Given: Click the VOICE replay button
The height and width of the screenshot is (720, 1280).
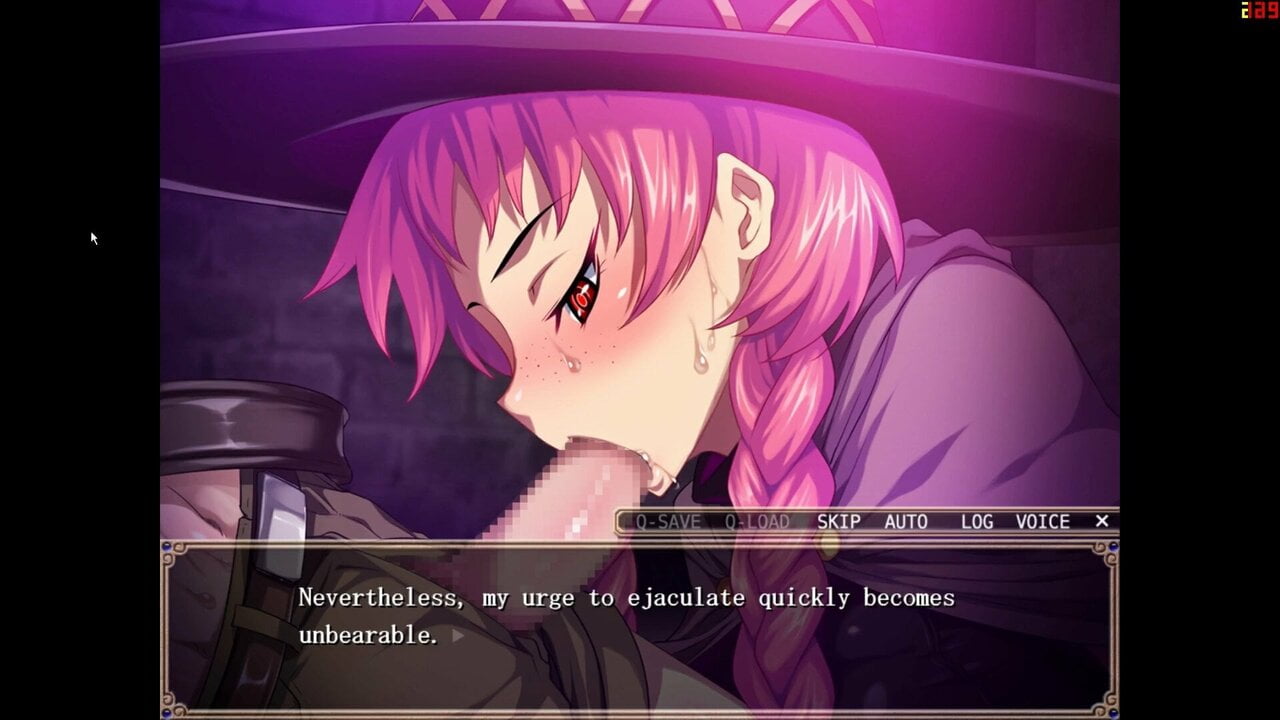Looking at the screenshot, I should click(1043, 522).
